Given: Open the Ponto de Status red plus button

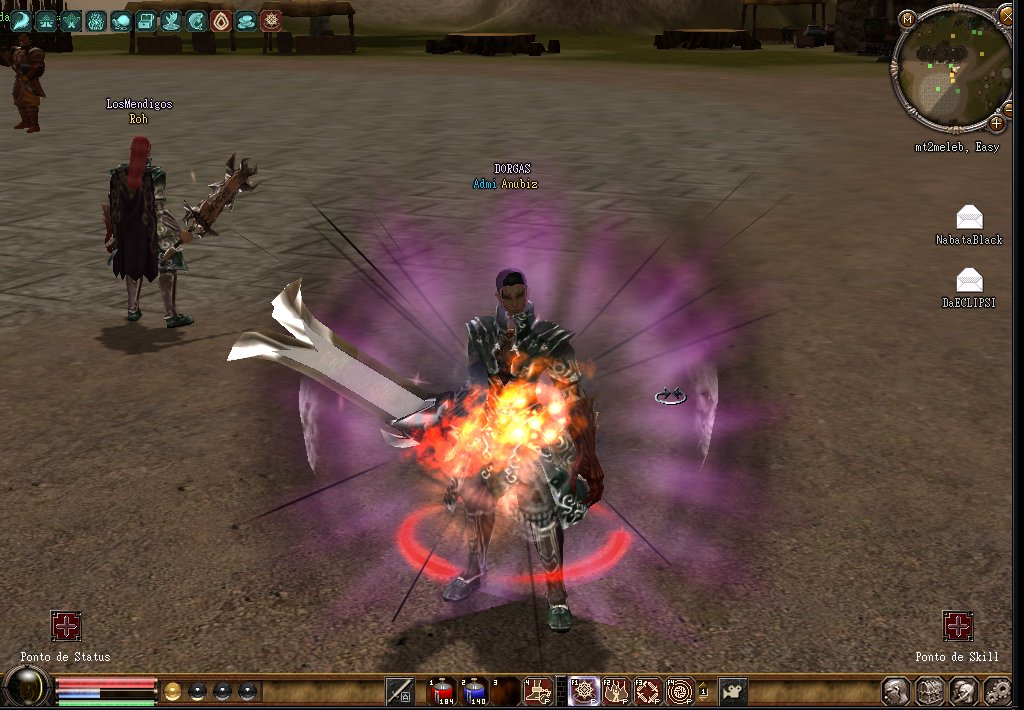Looking at the screenshot, I should pyautogui.click(x=66, y=627).
